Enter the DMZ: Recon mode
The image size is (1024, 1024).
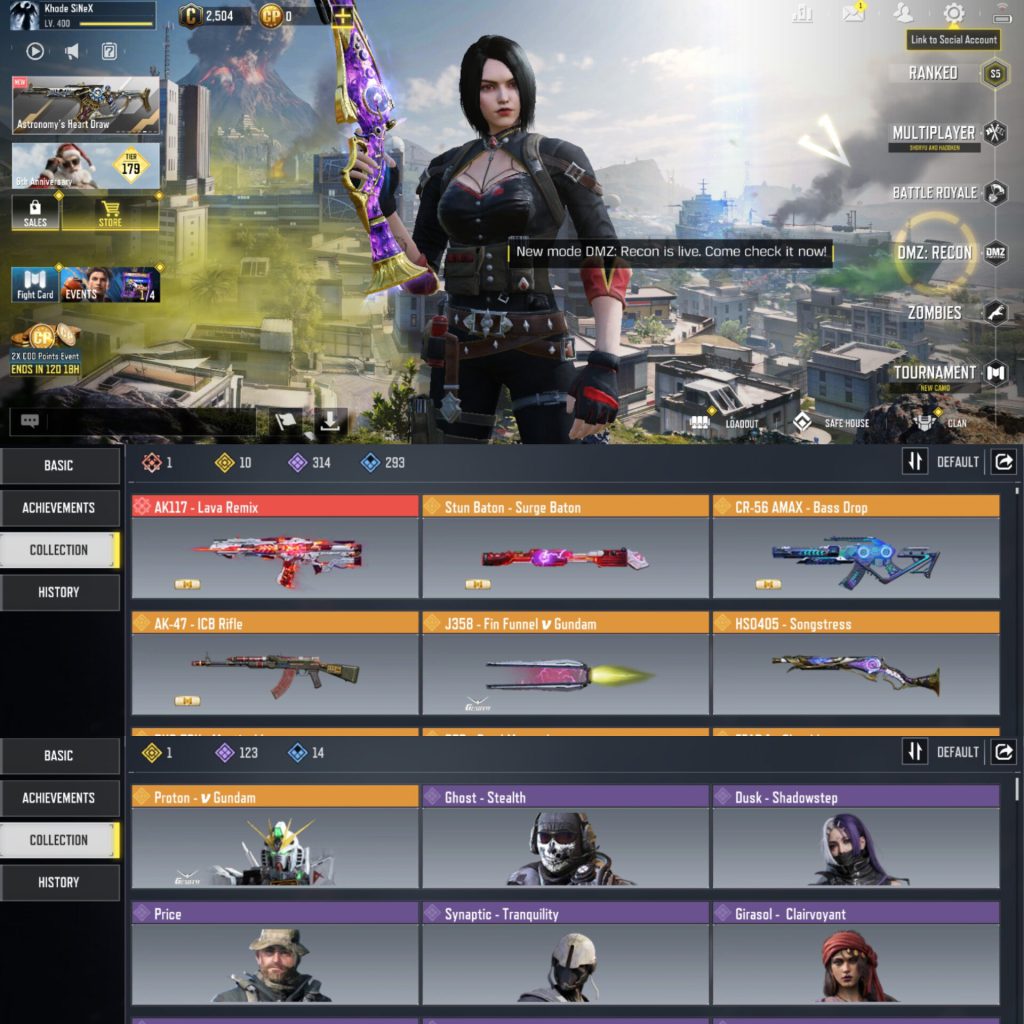pos(934,253)
